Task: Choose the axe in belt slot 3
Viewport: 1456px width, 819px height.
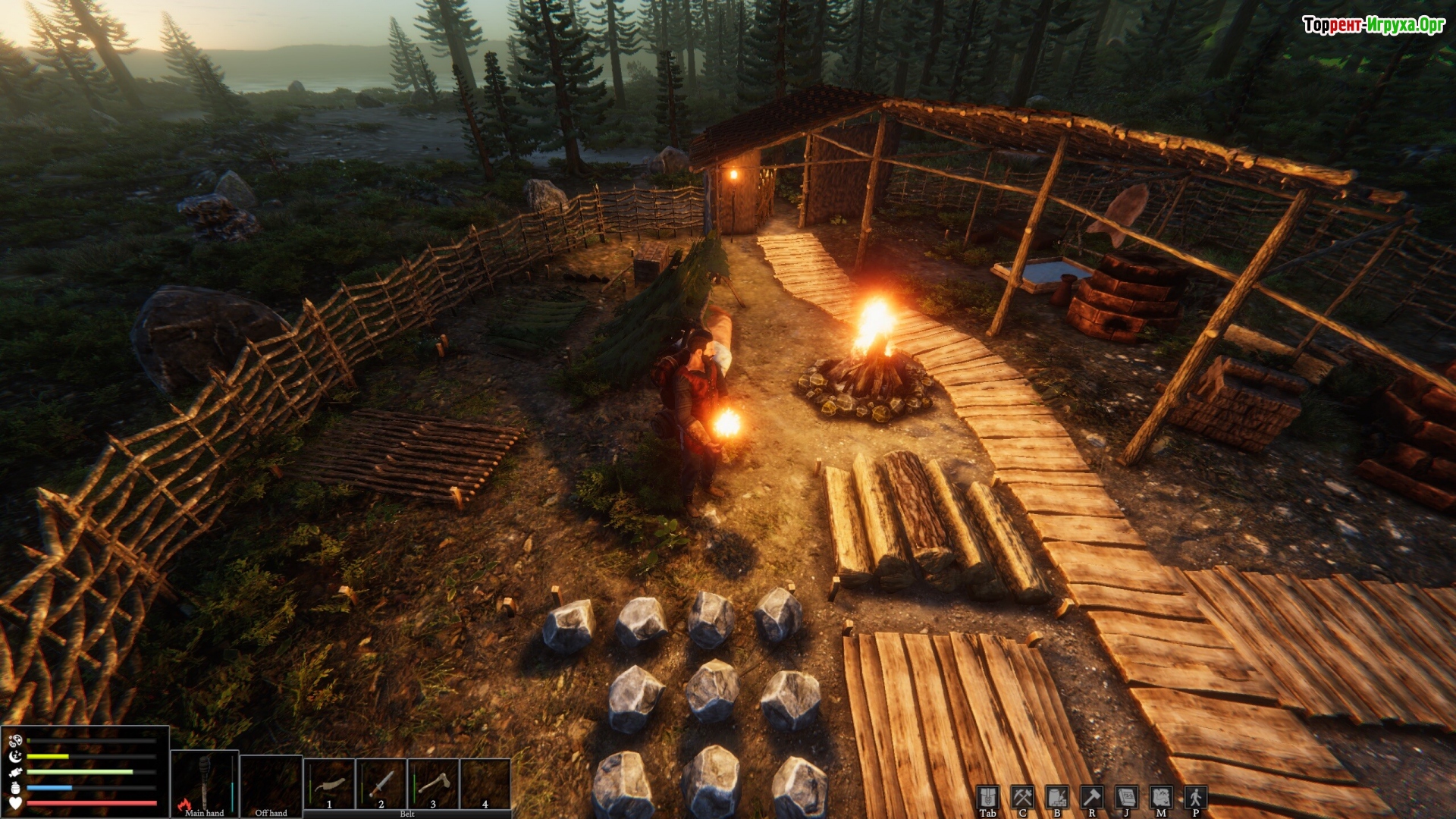Action: tap(433, 784)
